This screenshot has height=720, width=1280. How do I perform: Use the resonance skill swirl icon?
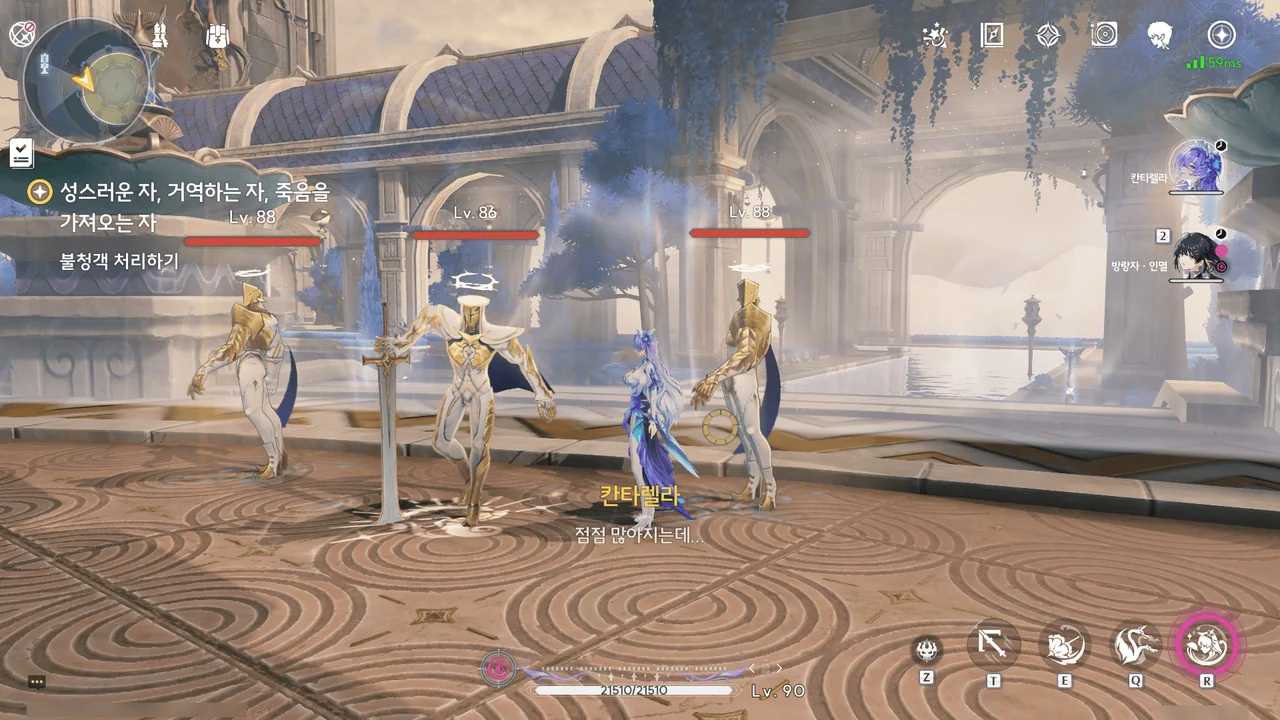[1064, 646]
